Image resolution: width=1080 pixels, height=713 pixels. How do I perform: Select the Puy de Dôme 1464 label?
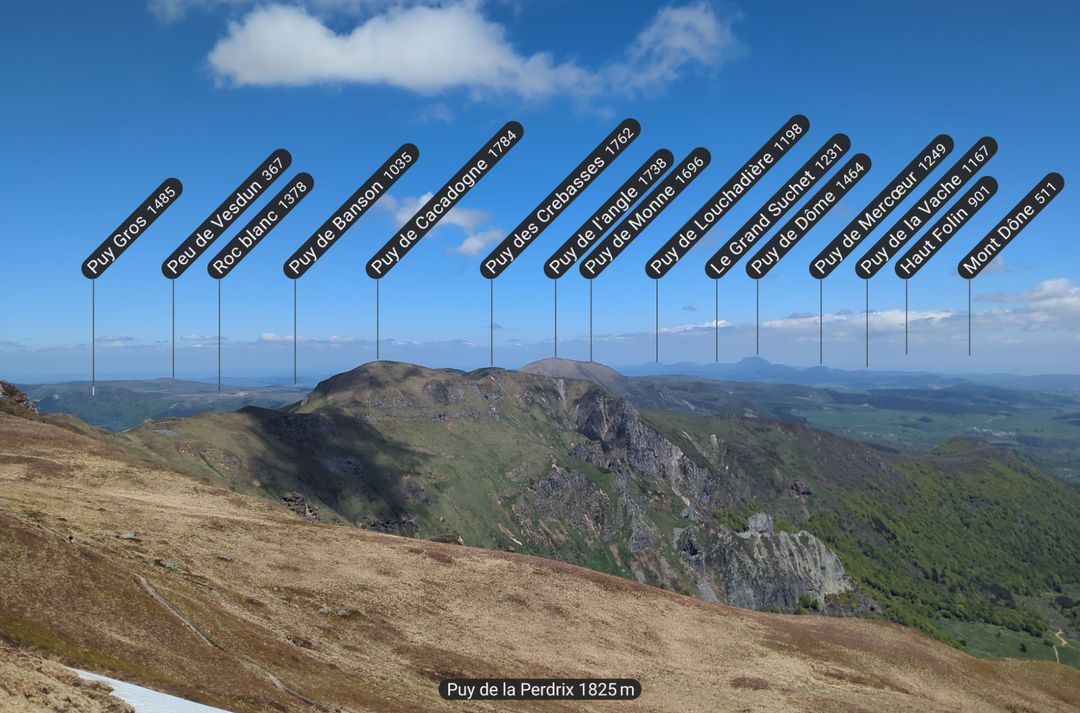809,215
